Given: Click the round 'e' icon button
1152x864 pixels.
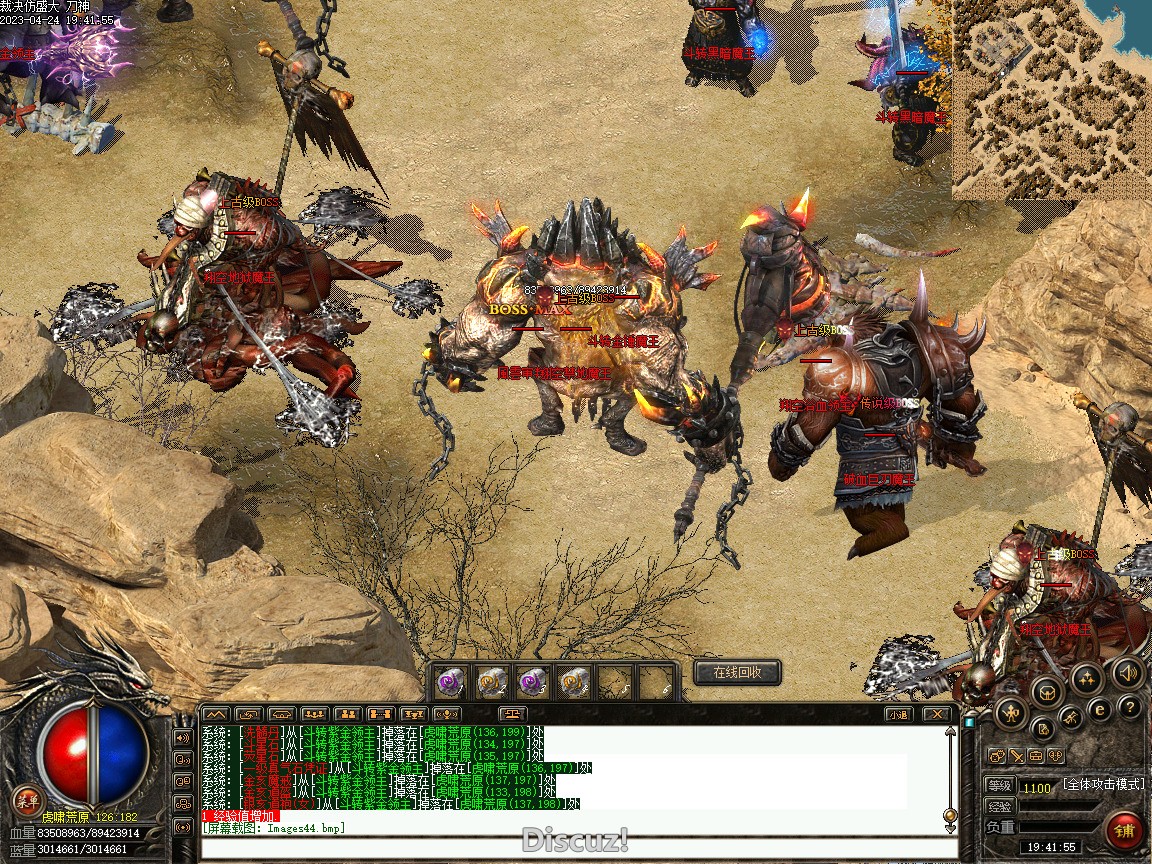Looking at the screenshot, I should [x=1099, y=710].
